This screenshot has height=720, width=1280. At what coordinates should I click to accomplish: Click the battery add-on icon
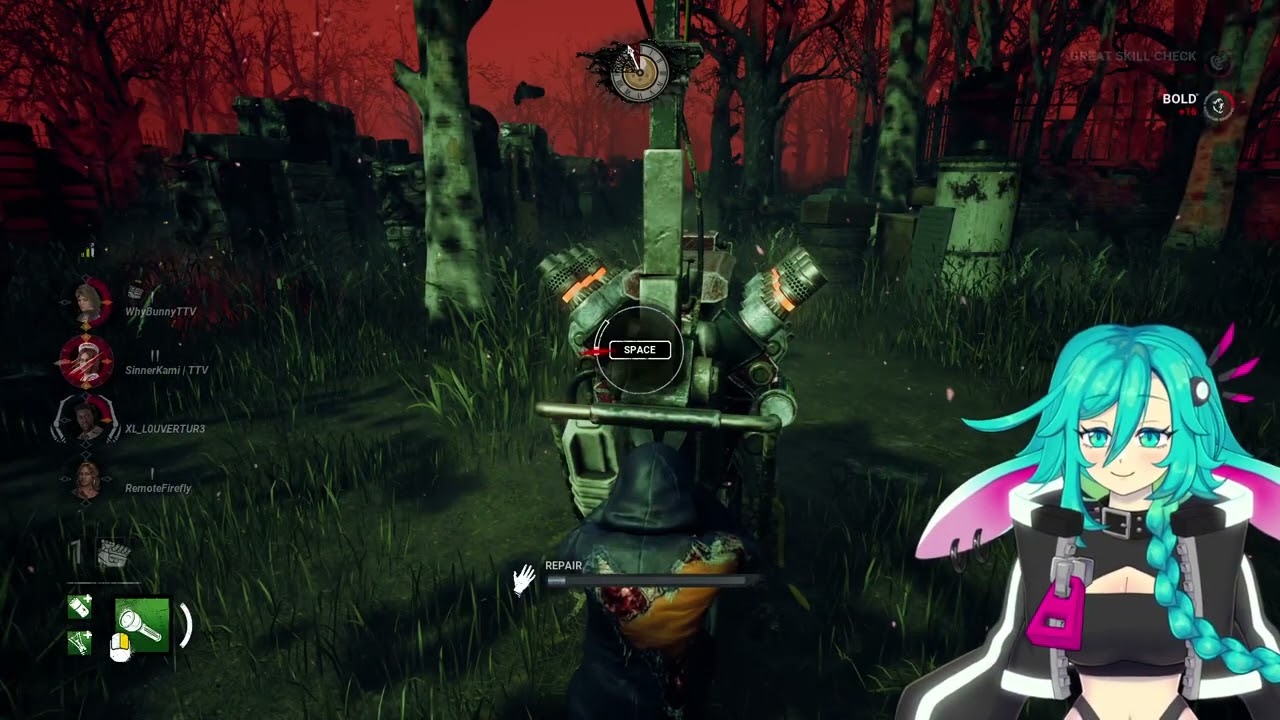tap(80, 606)
